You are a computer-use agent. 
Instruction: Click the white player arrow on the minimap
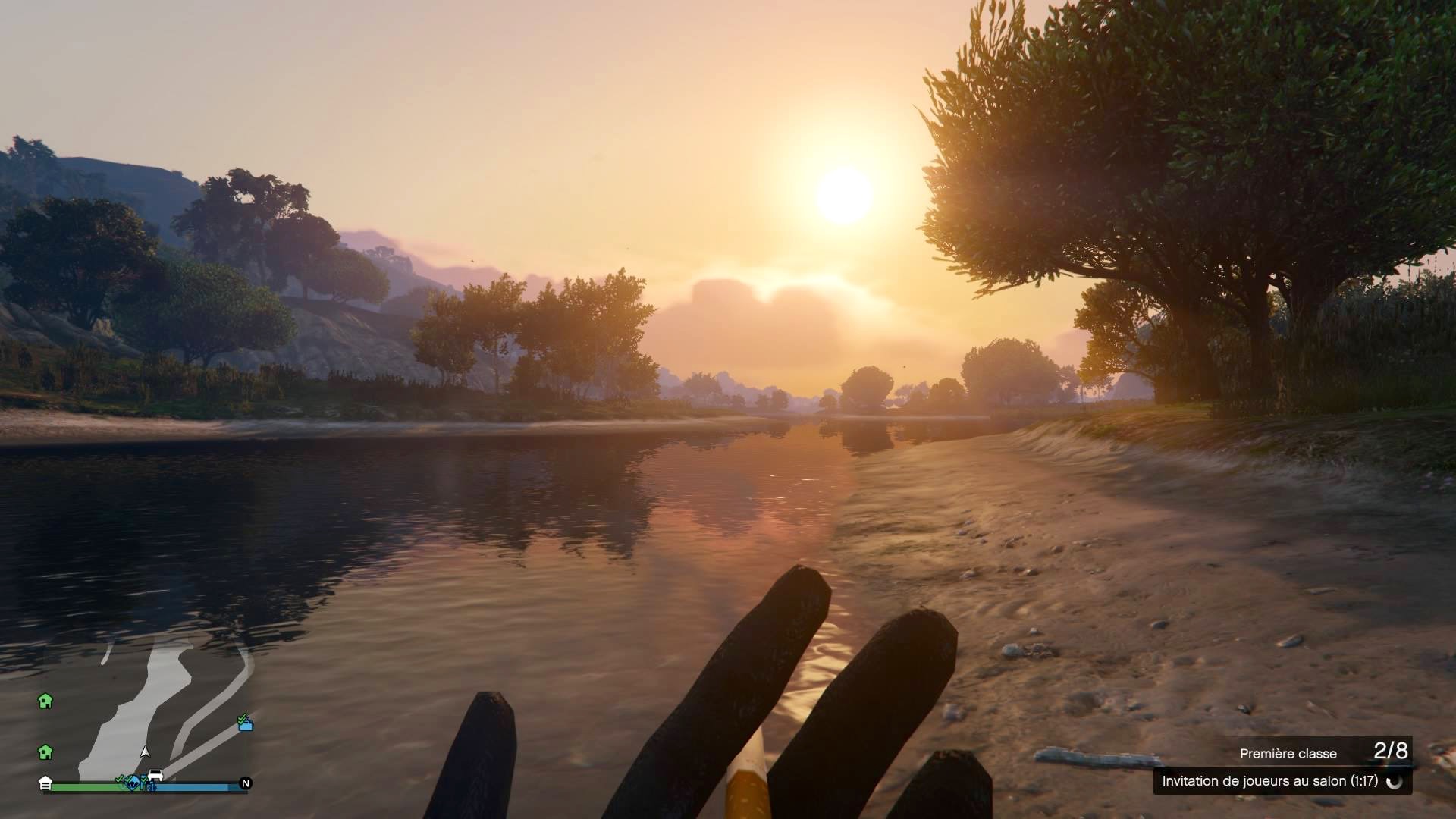click(x=145, y=752)
